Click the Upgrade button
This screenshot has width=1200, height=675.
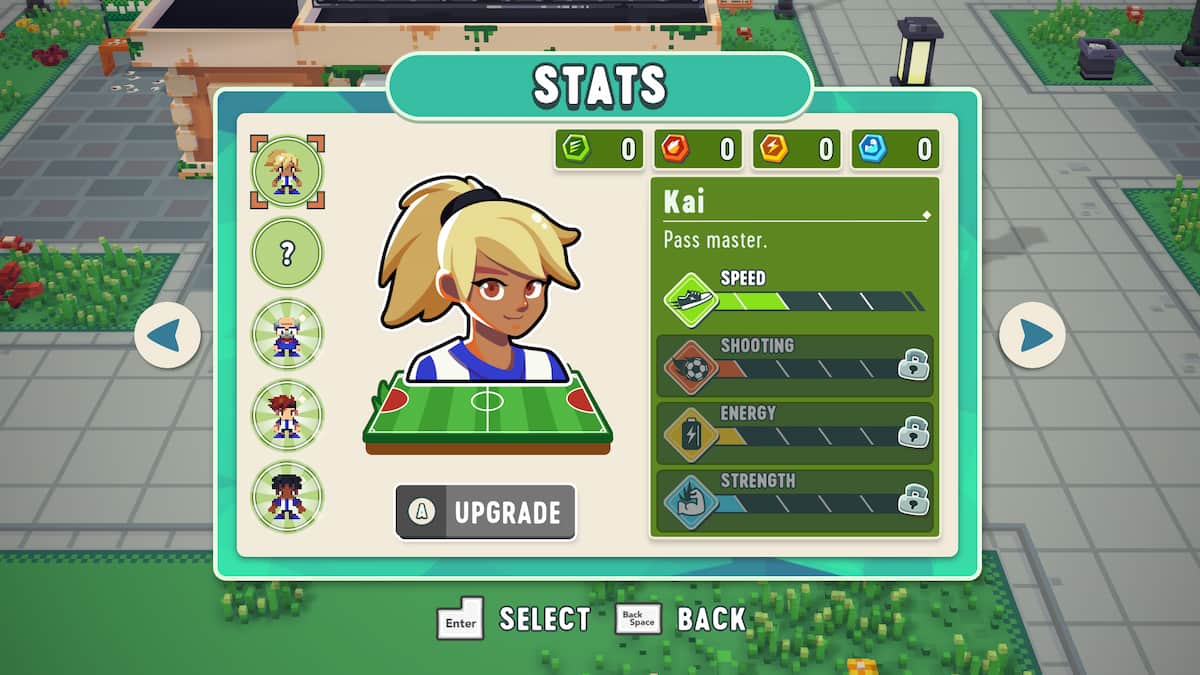[x=486, y=512]
